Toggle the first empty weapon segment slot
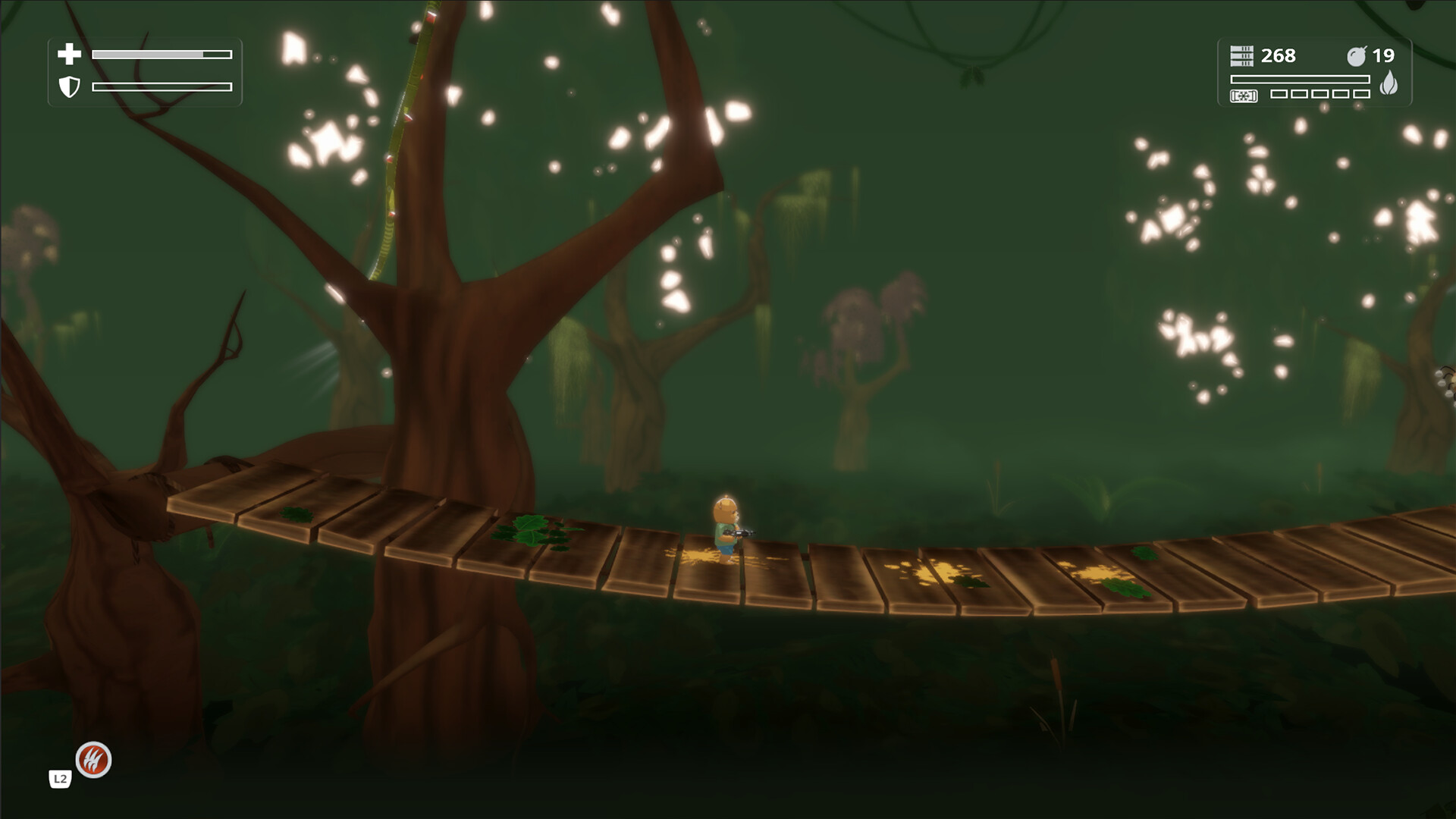Screen dimensions: 1456x819 pos(1278,94)
